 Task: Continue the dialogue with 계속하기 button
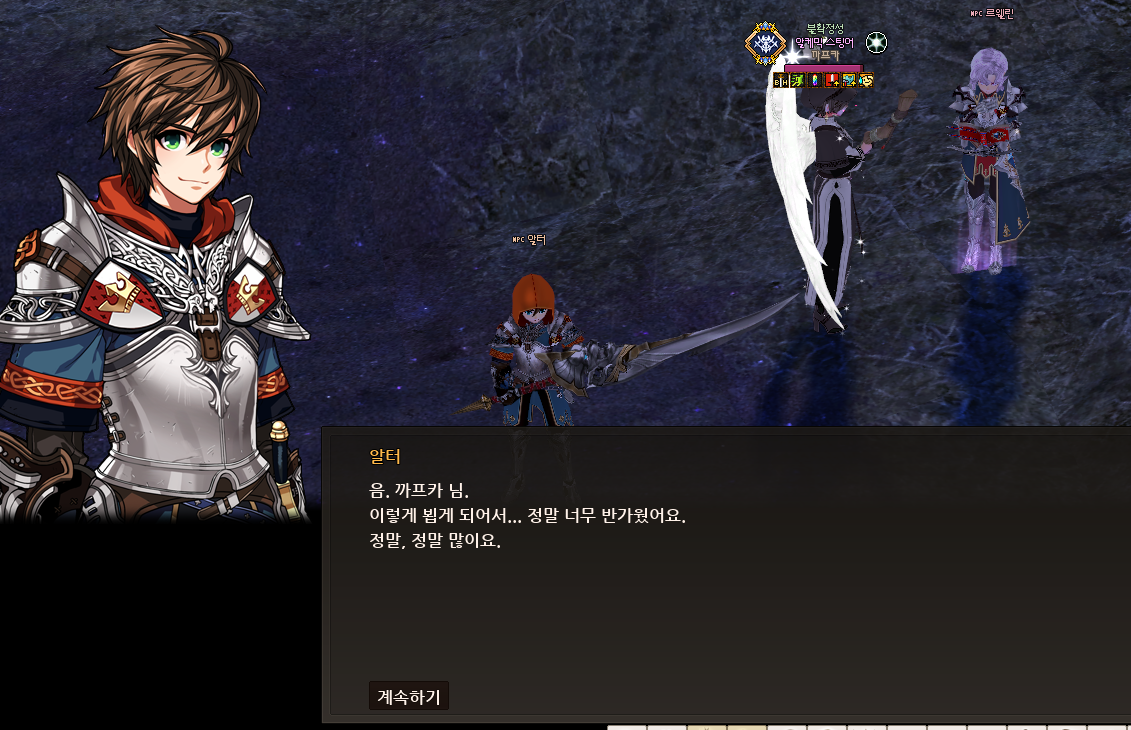pyautogui.click(x=408, y=696)
